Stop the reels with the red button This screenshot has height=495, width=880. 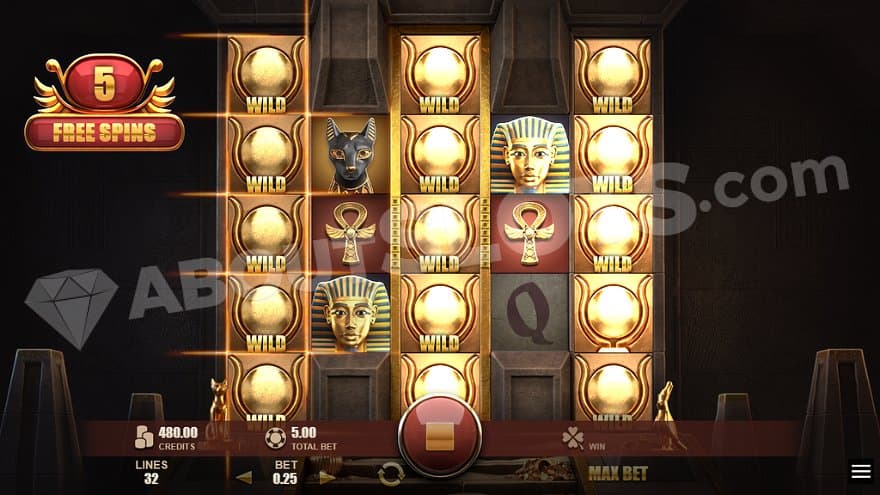click(x=439, y=436)
